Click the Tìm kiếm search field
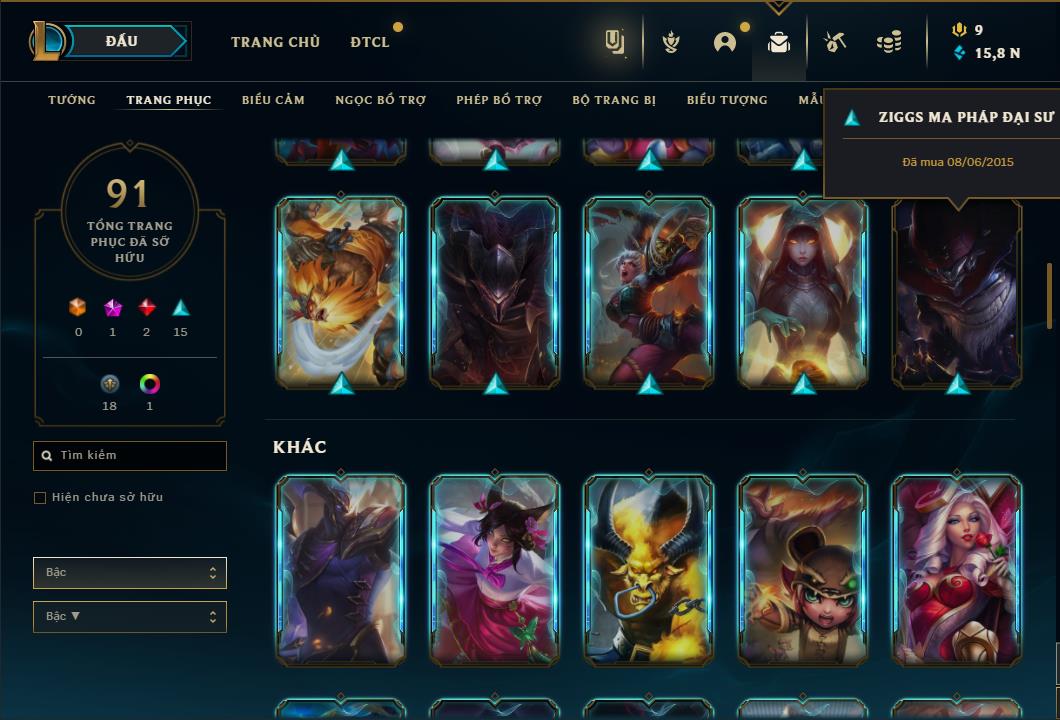 130,456
